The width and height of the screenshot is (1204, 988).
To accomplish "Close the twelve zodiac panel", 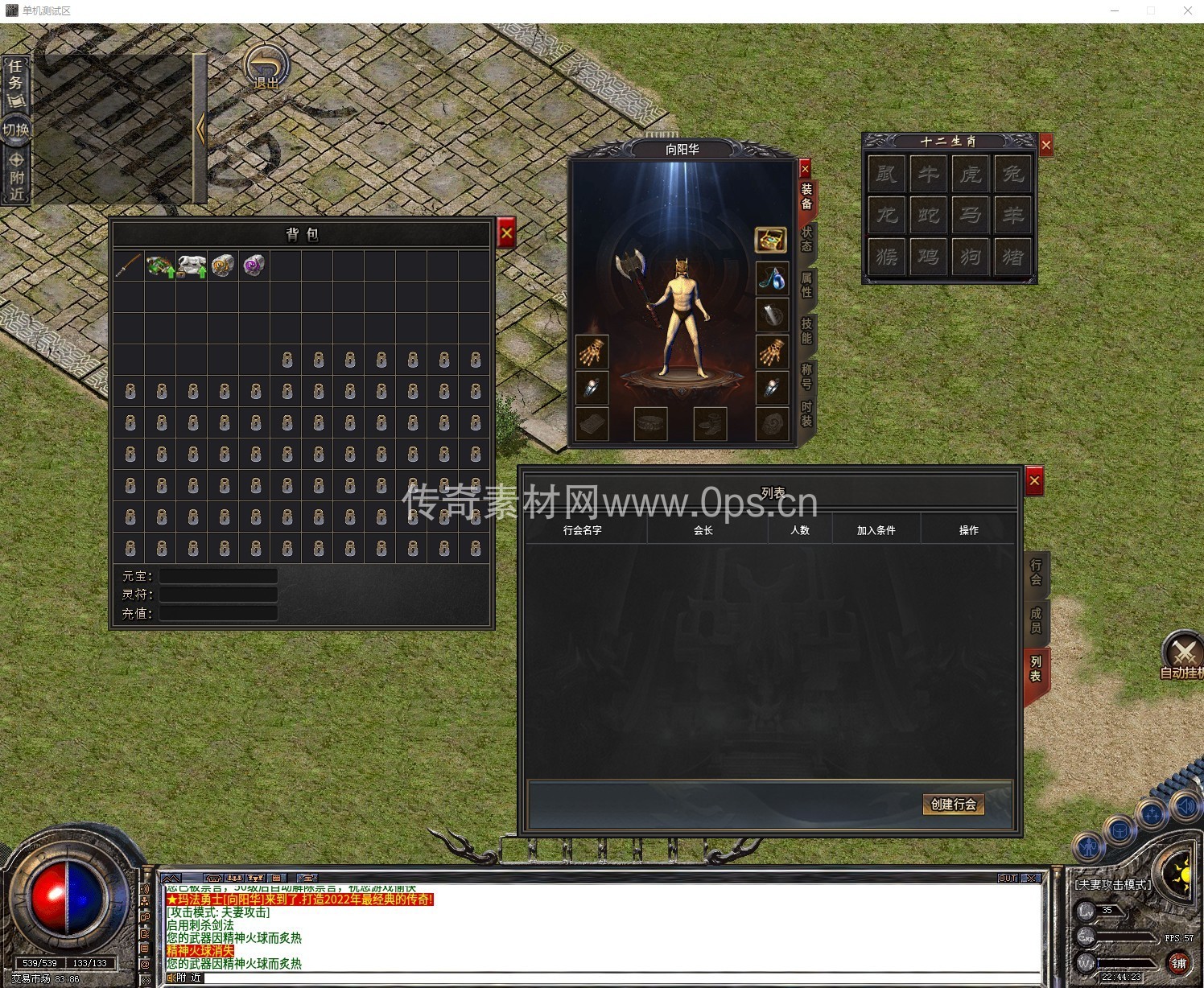I will (x=1045, y=145).
